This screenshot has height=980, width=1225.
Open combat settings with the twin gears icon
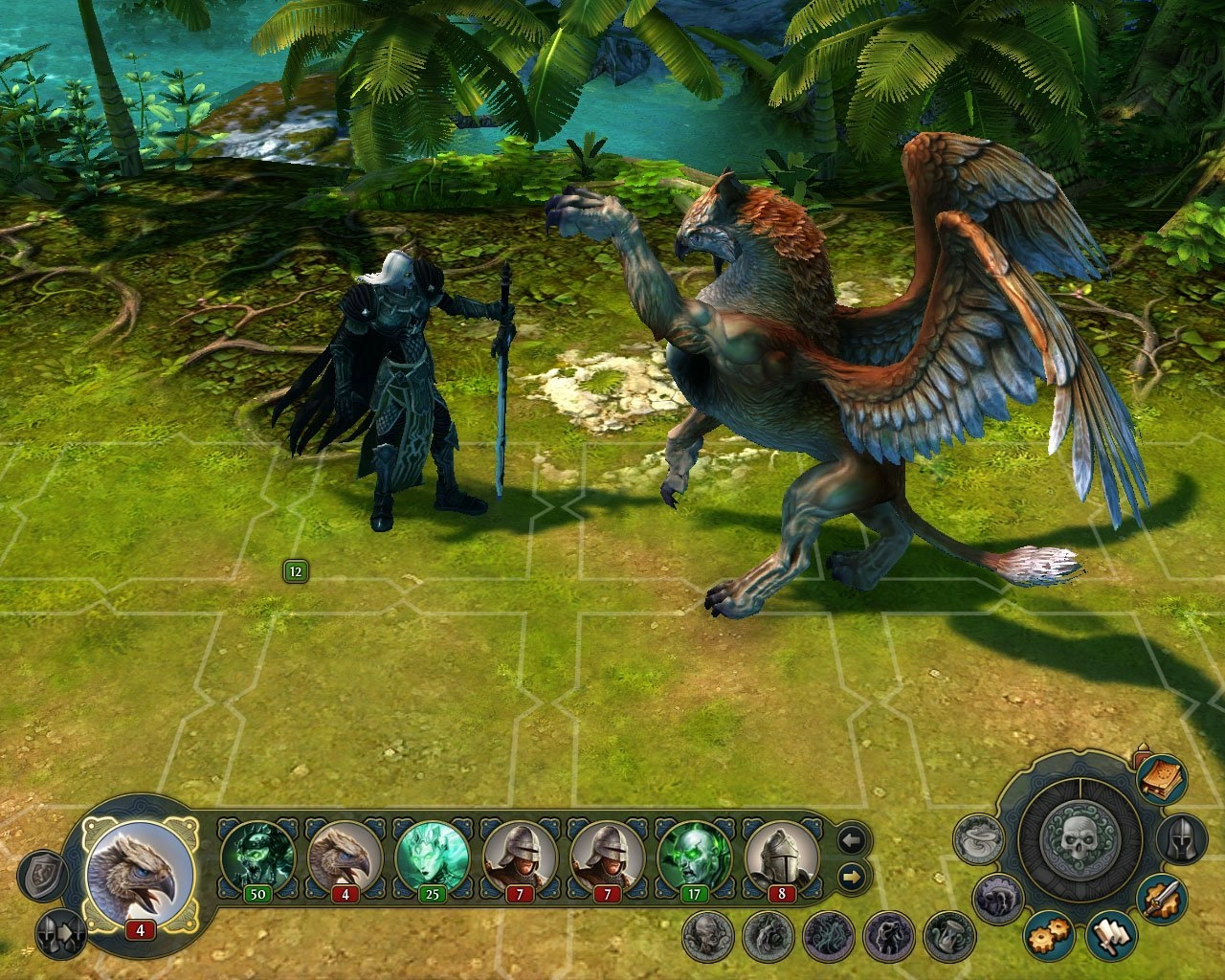coord(1048,934)
